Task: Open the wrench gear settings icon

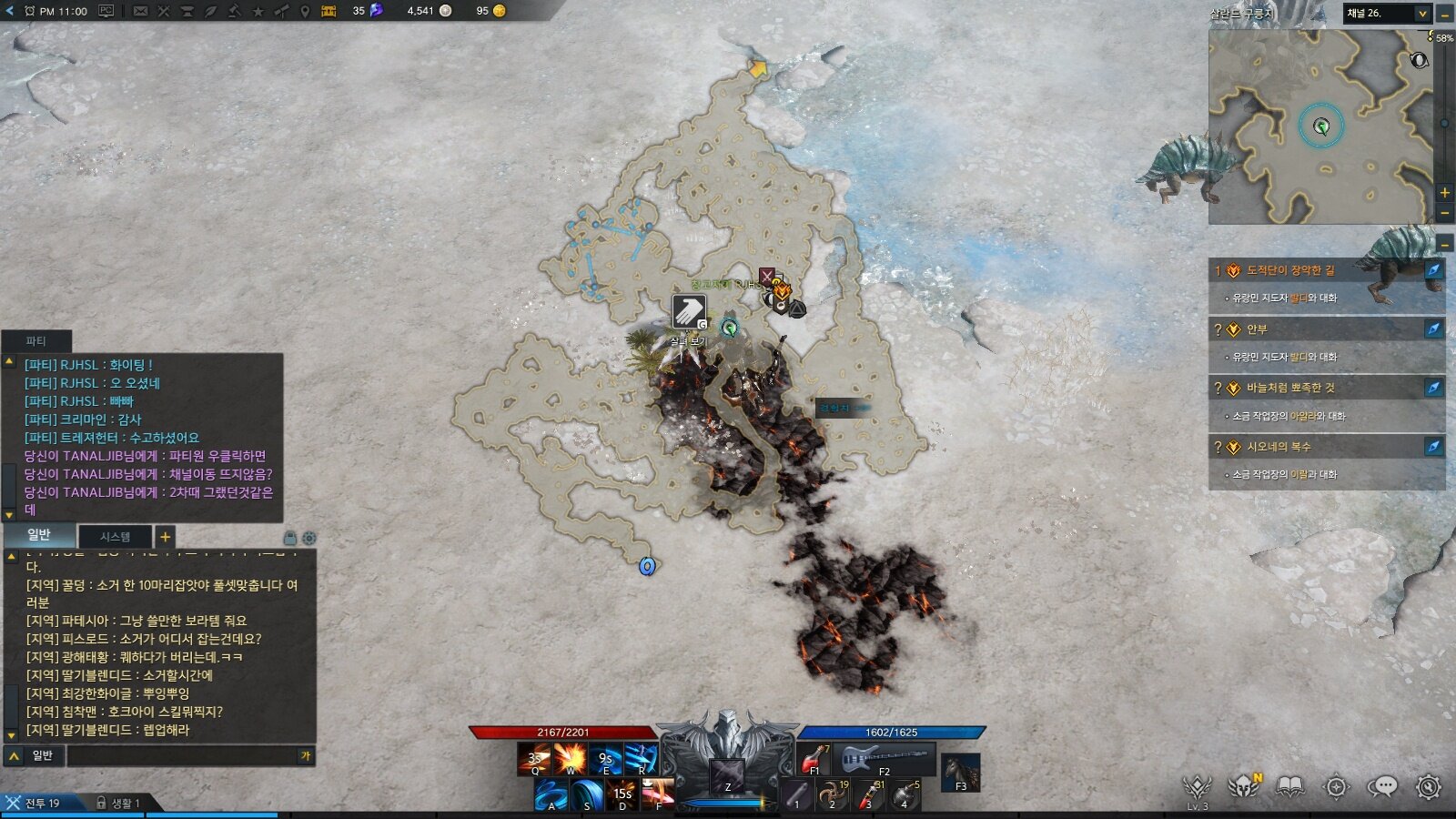Action: pos(1429,786)
